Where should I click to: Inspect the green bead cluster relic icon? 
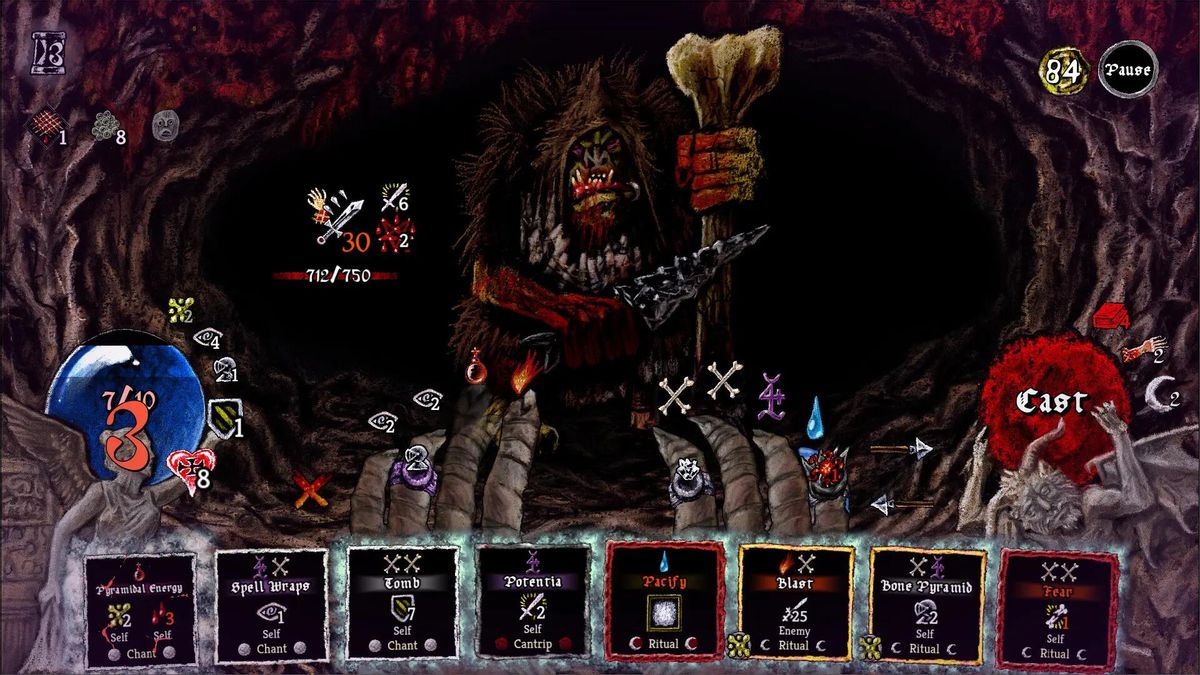click(105, 126)
